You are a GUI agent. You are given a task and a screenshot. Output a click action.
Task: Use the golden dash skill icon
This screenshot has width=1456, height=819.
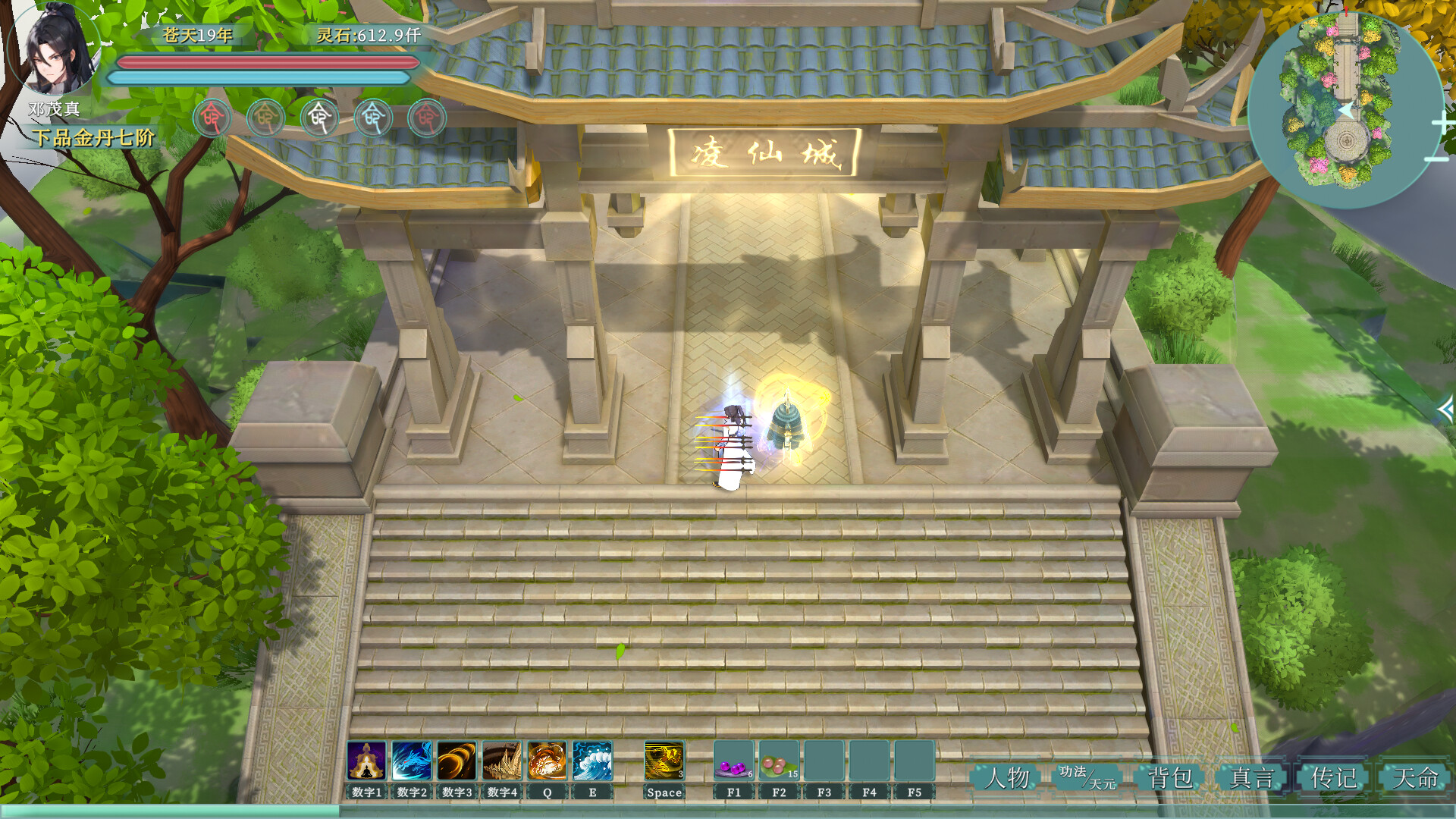click(x=664, y=761)
